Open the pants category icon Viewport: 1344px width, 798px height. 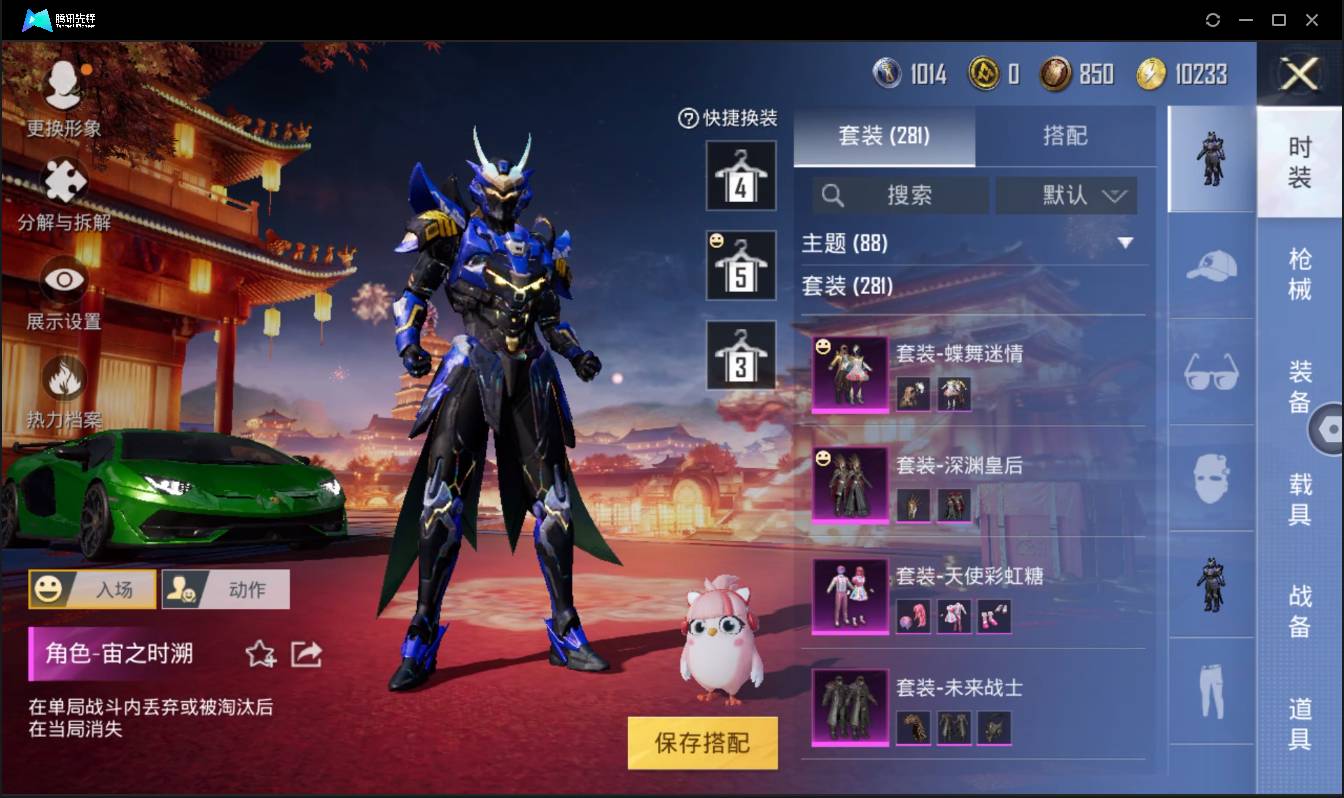pos(1211,690)
